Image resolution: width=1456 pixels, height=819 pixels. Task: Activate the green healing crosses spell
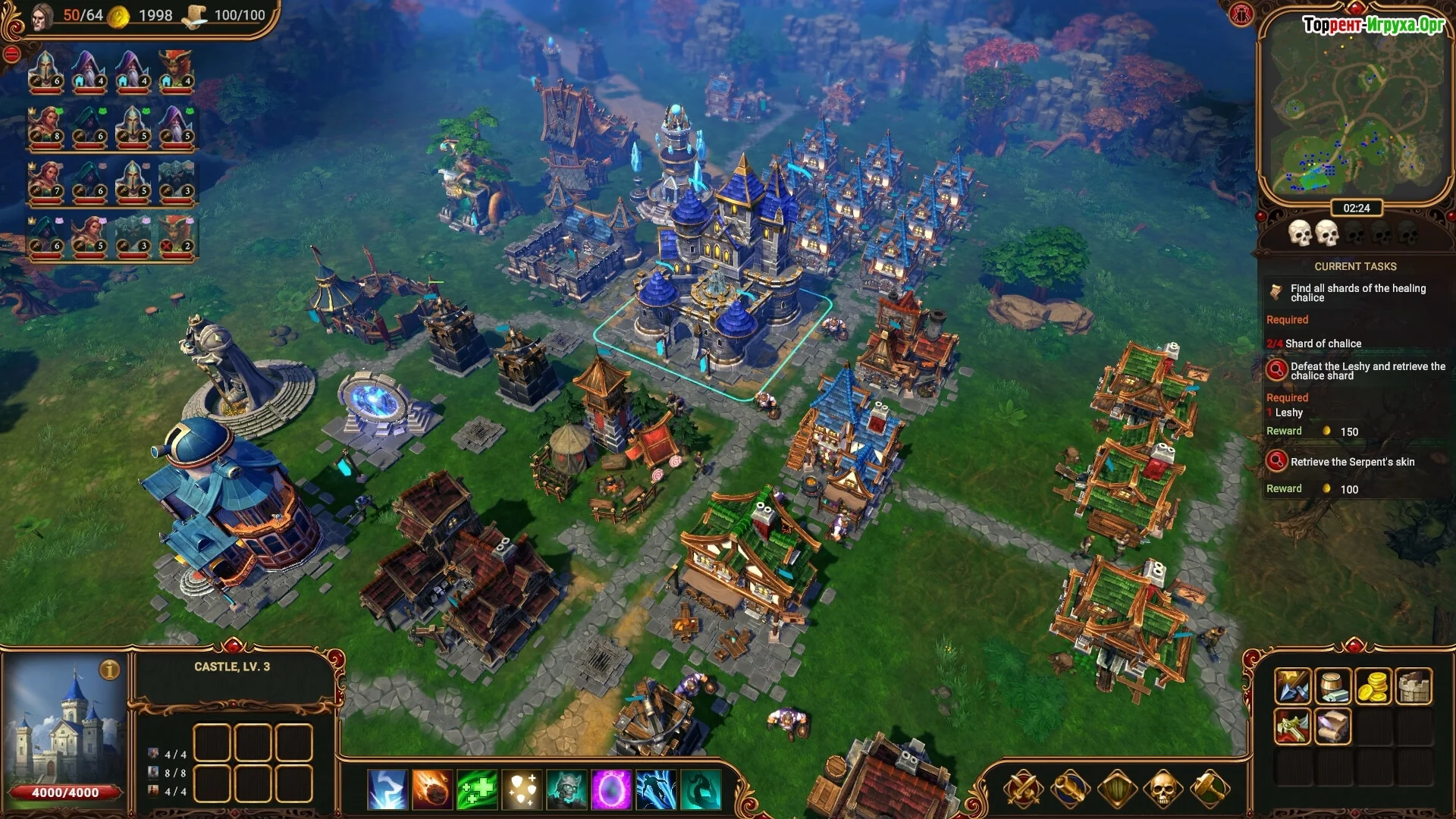pos(477,789)
